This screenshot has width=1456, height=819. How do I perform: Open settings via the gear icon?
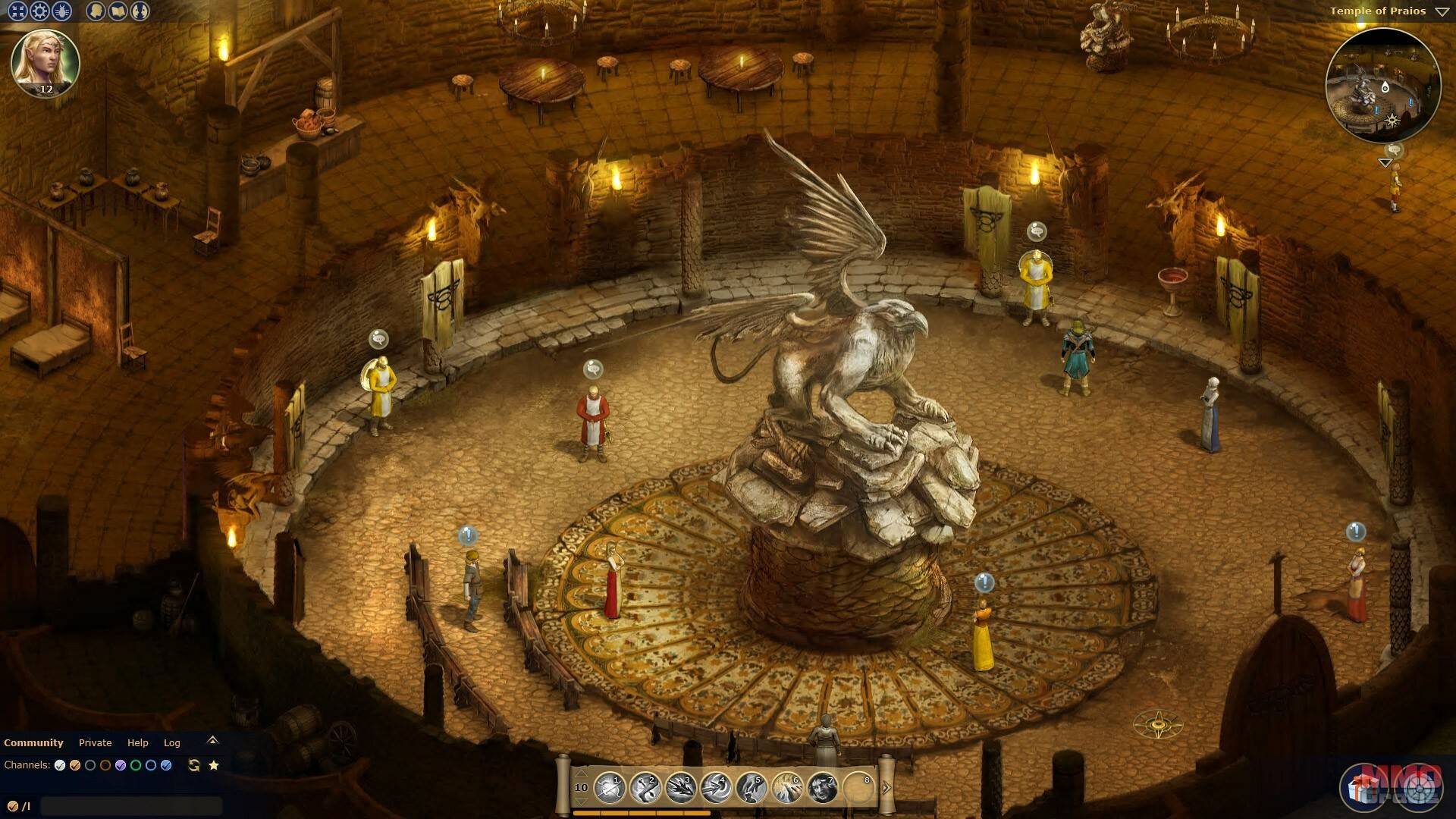pos(39,11)
